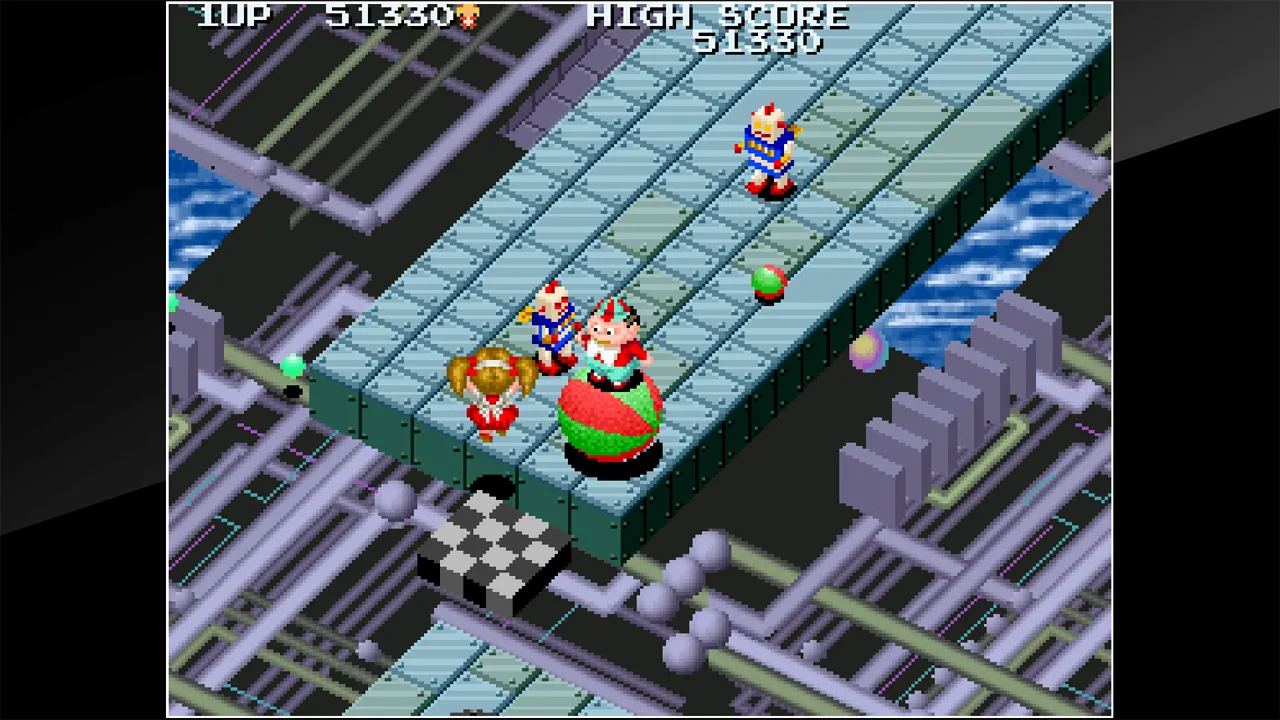This screenshot has width=1280, height=720.
Task: Click the 1UP label in the corner
Action: point(233,16)
